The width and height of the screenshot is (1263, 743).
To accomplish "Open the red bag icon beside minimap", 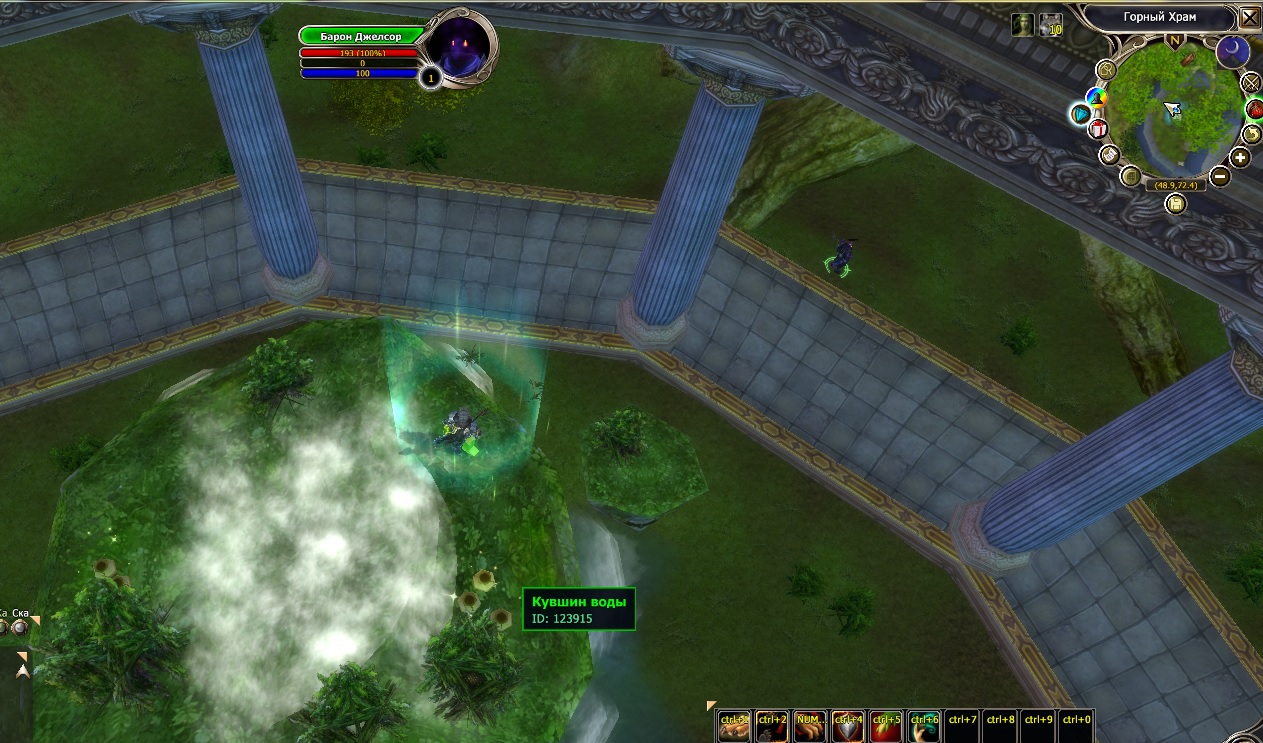I will click(x=1252, y=107).
